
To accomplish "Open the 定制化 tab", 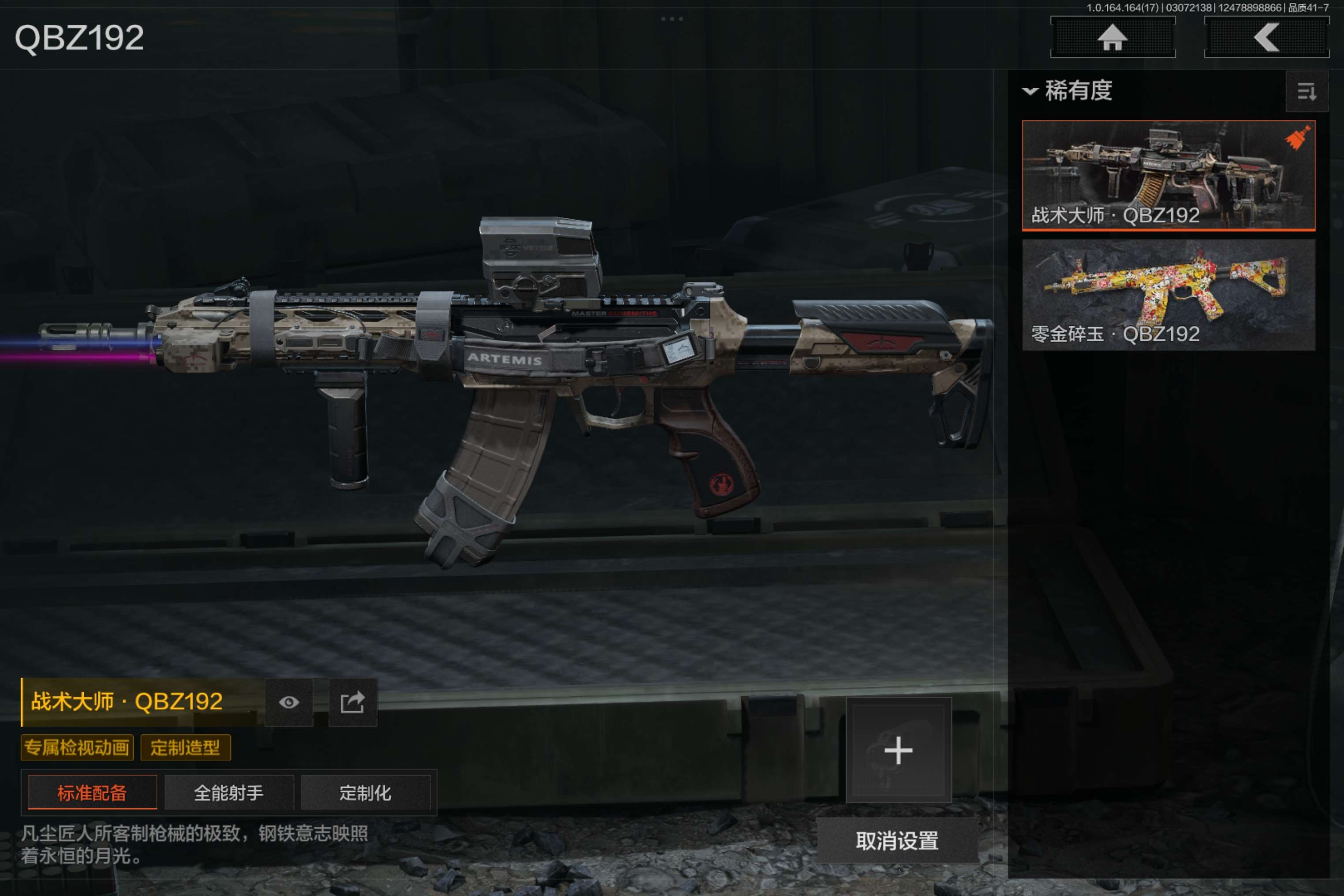I will (365, 792).
